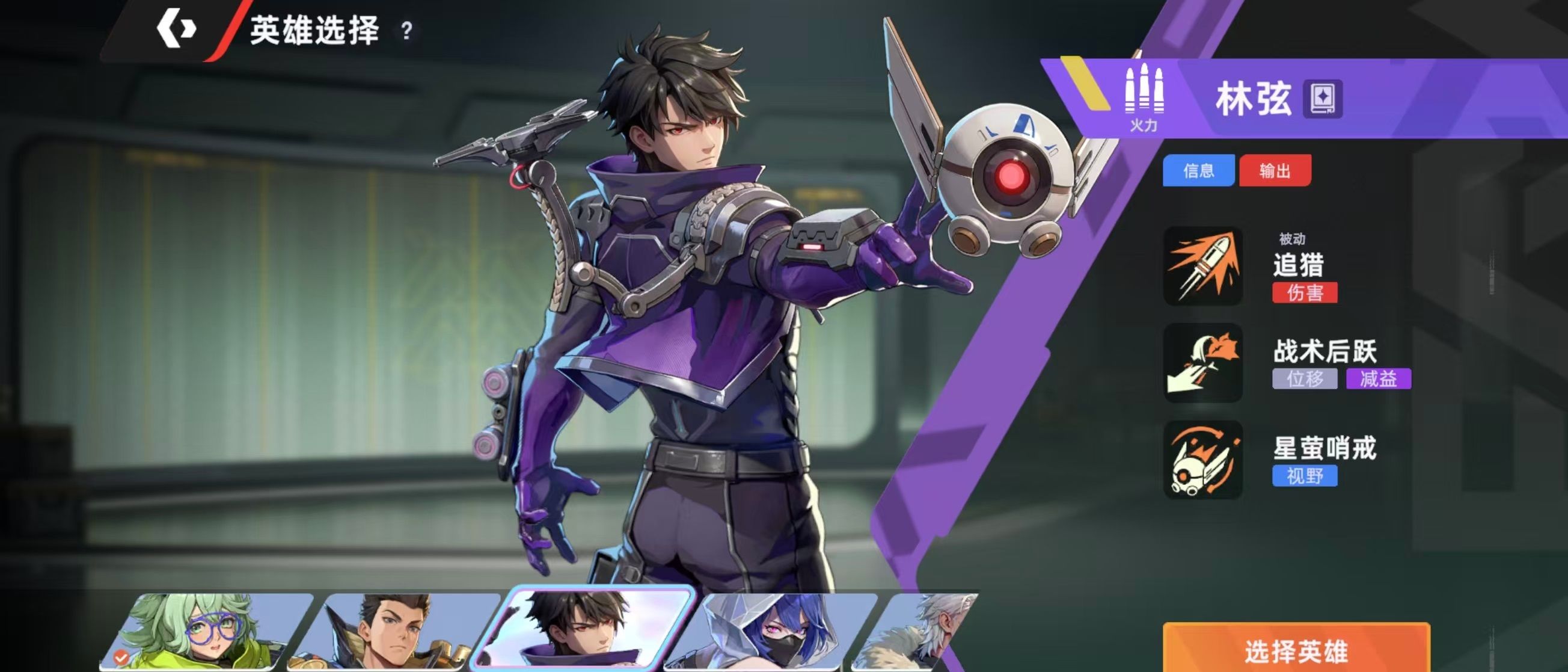This screenshot has width=1568, height=672.
Task: View the 战术后跃 skill icon
Action: pyautogui.click(x=1203, y=363)
